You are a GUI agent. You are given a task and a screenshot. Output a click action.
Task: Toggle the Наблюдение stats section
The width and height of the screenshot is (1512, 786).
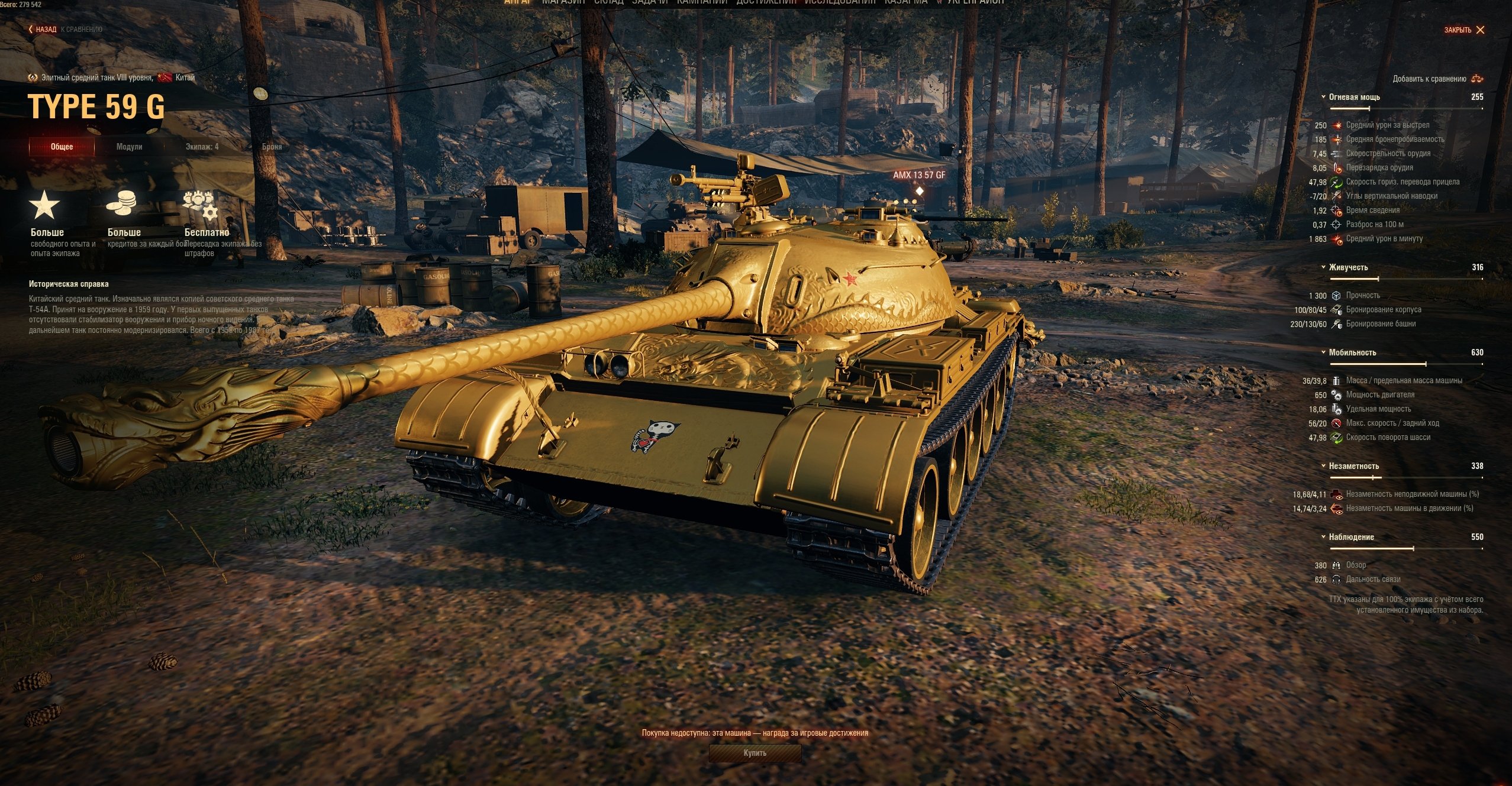[1351, 537]
